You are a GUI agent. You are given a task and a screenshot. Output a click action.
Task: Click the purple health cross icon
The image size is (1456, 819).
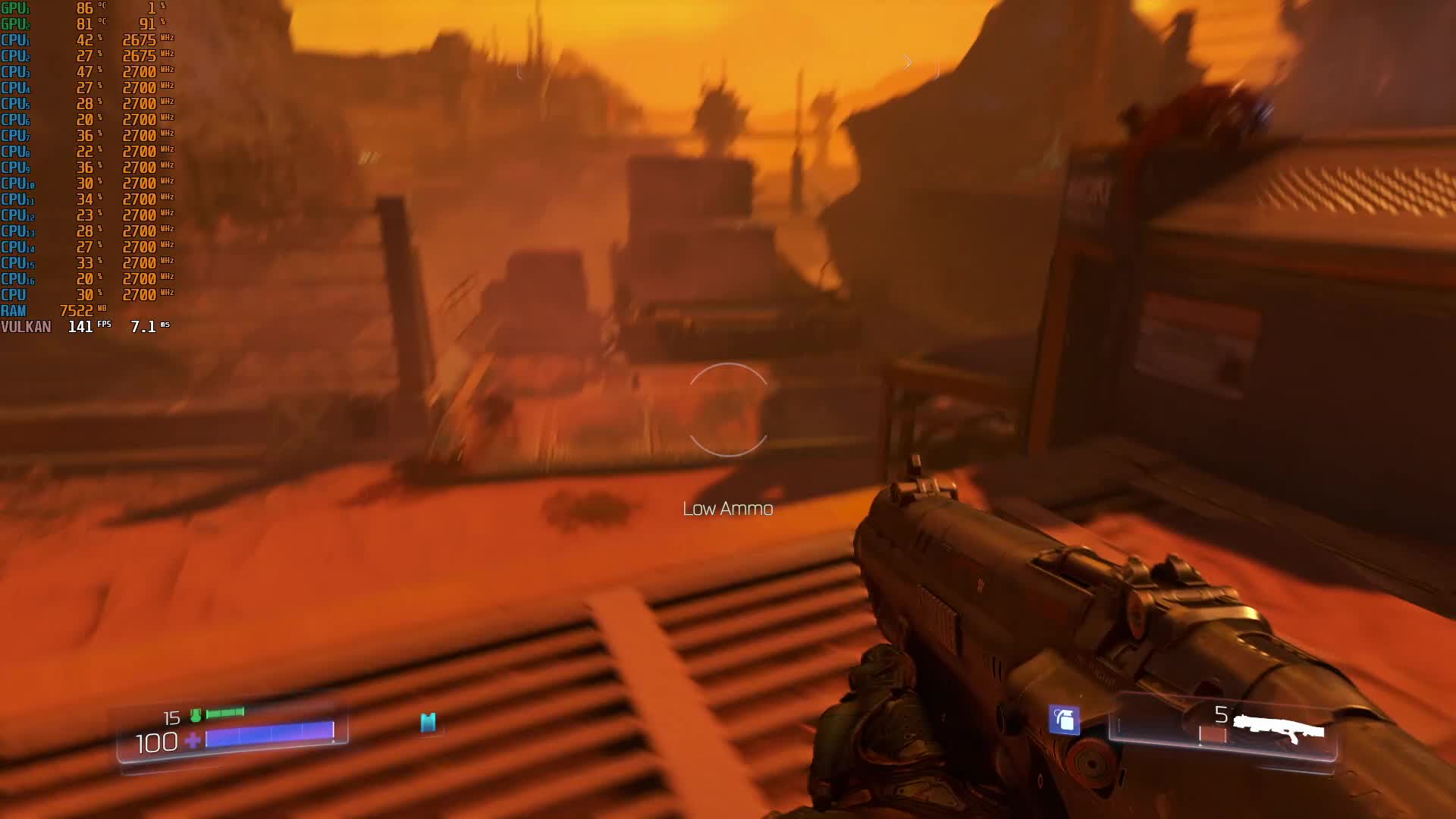tap(193, 741)
